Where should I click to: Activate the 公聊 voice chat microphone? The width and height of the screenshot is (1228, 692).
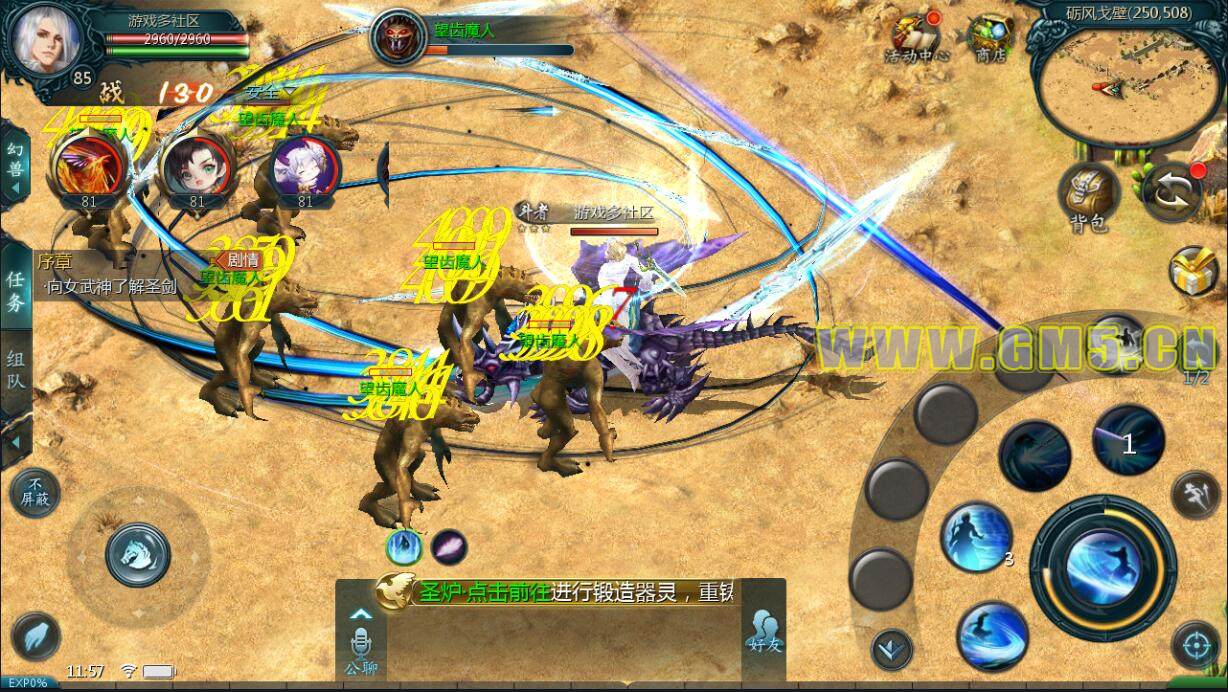361,644
